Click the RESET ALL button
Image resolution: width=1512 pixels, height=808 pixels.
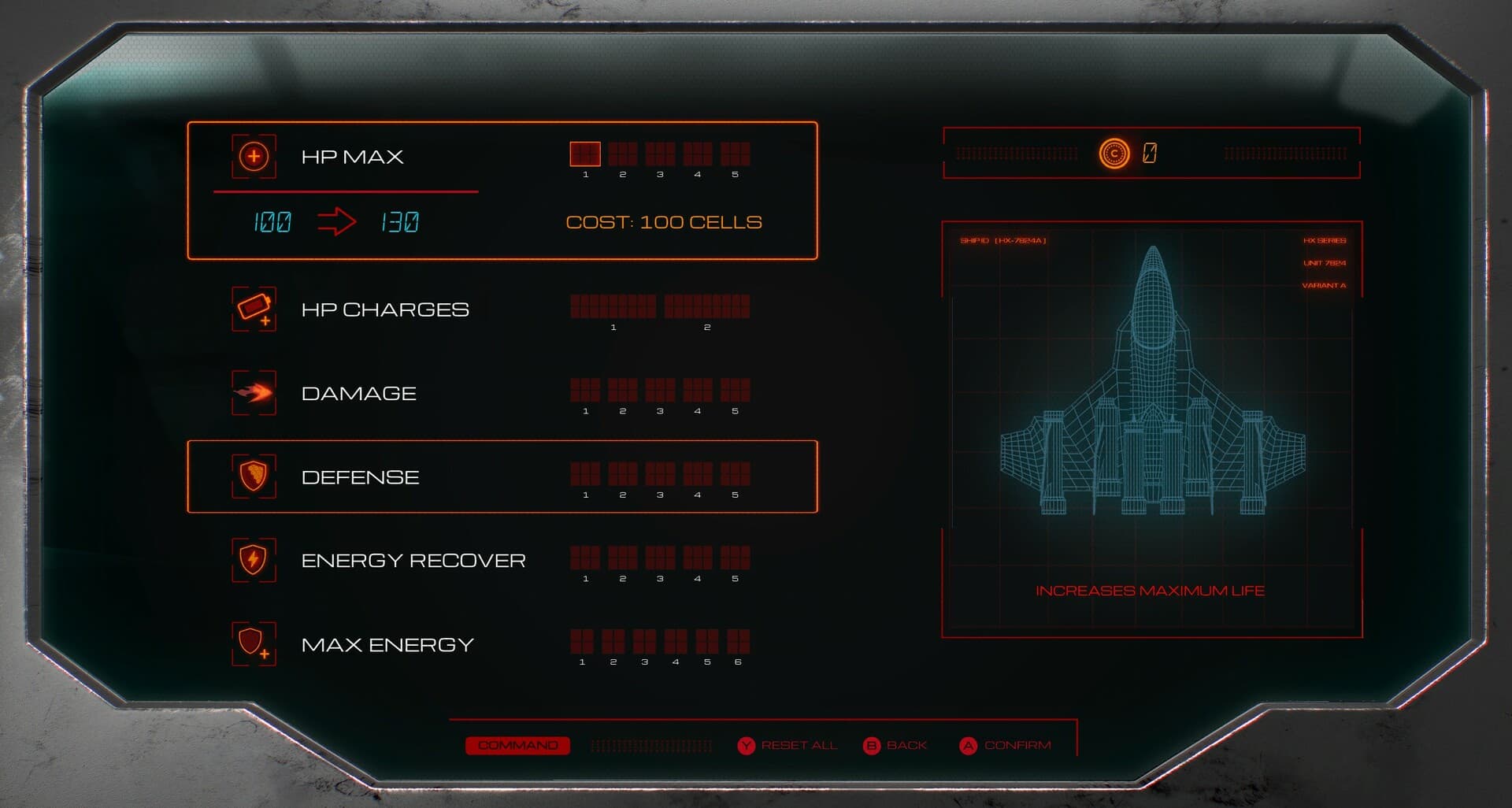click(790, 744)
